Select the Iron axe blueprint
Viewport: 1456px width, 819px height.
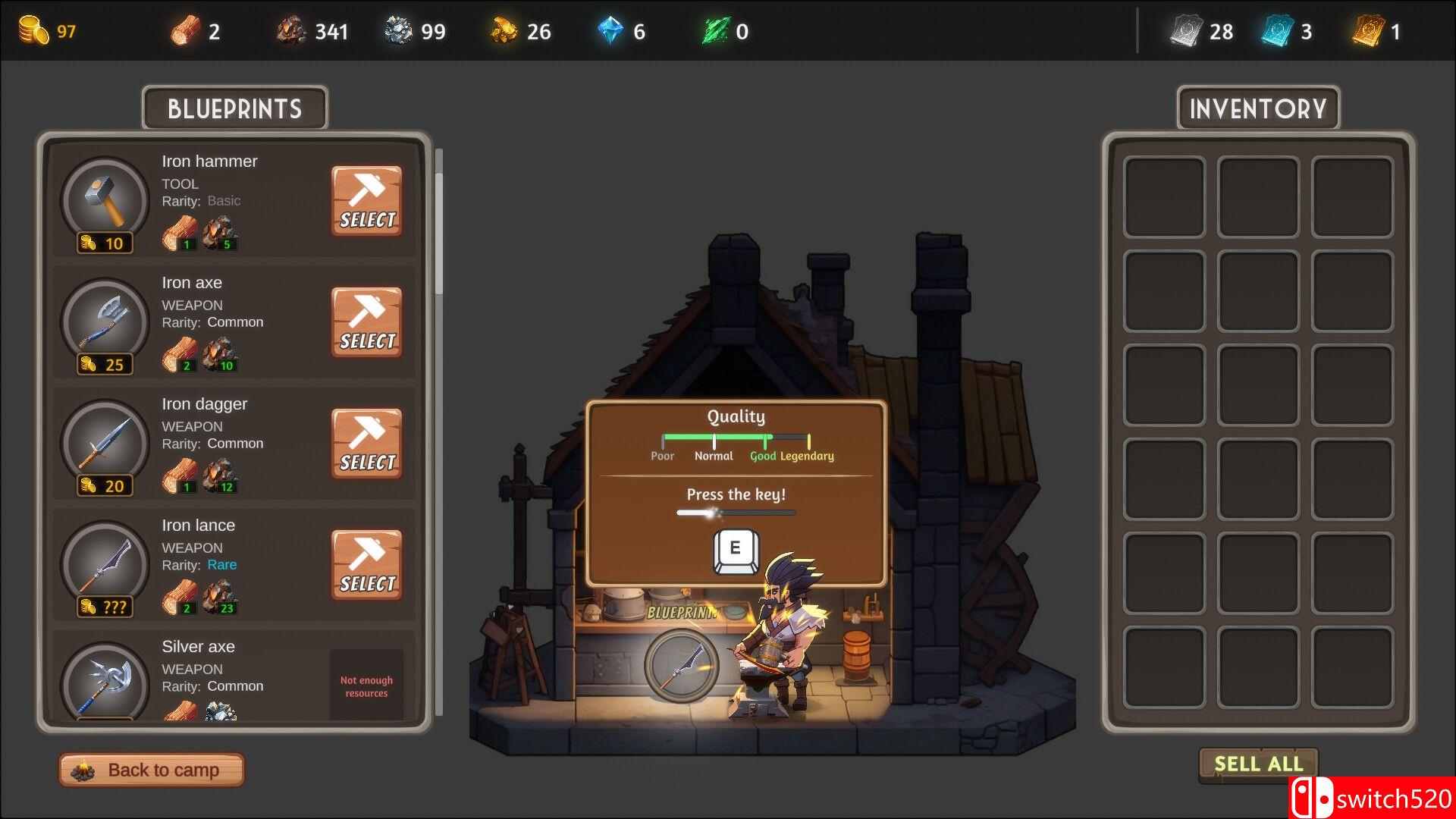(x=366, y=322)
